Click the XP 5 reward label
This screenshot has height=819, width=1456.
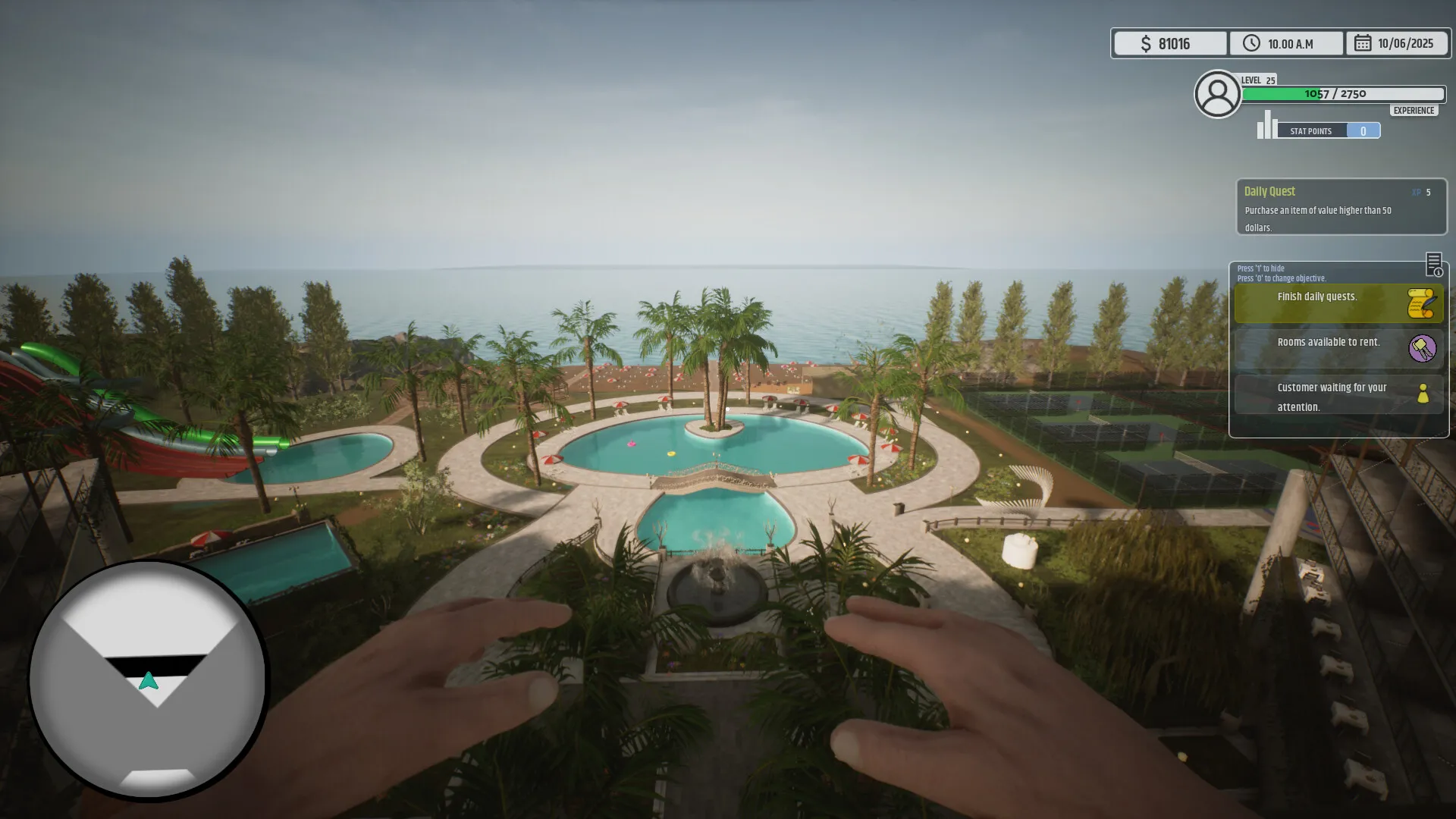[1420, 193]
